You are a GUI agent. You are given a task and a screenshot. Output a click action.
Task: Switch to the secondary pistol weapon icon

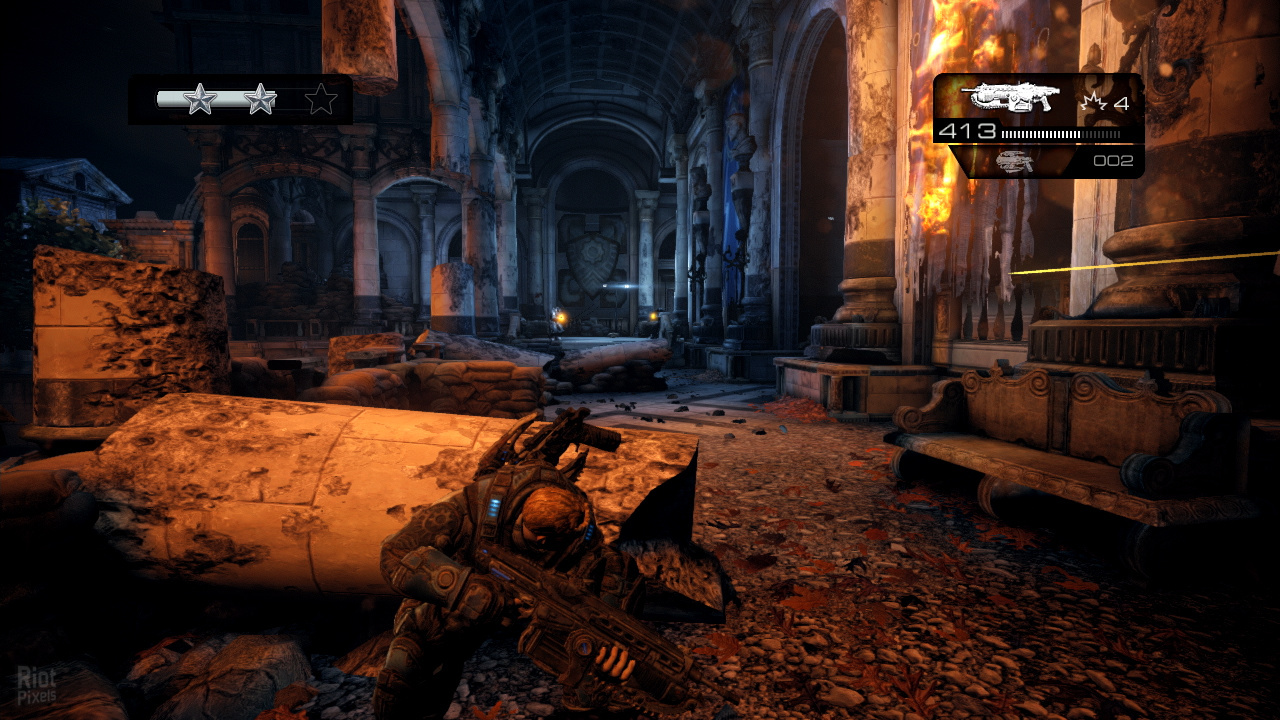point(1015,161)
